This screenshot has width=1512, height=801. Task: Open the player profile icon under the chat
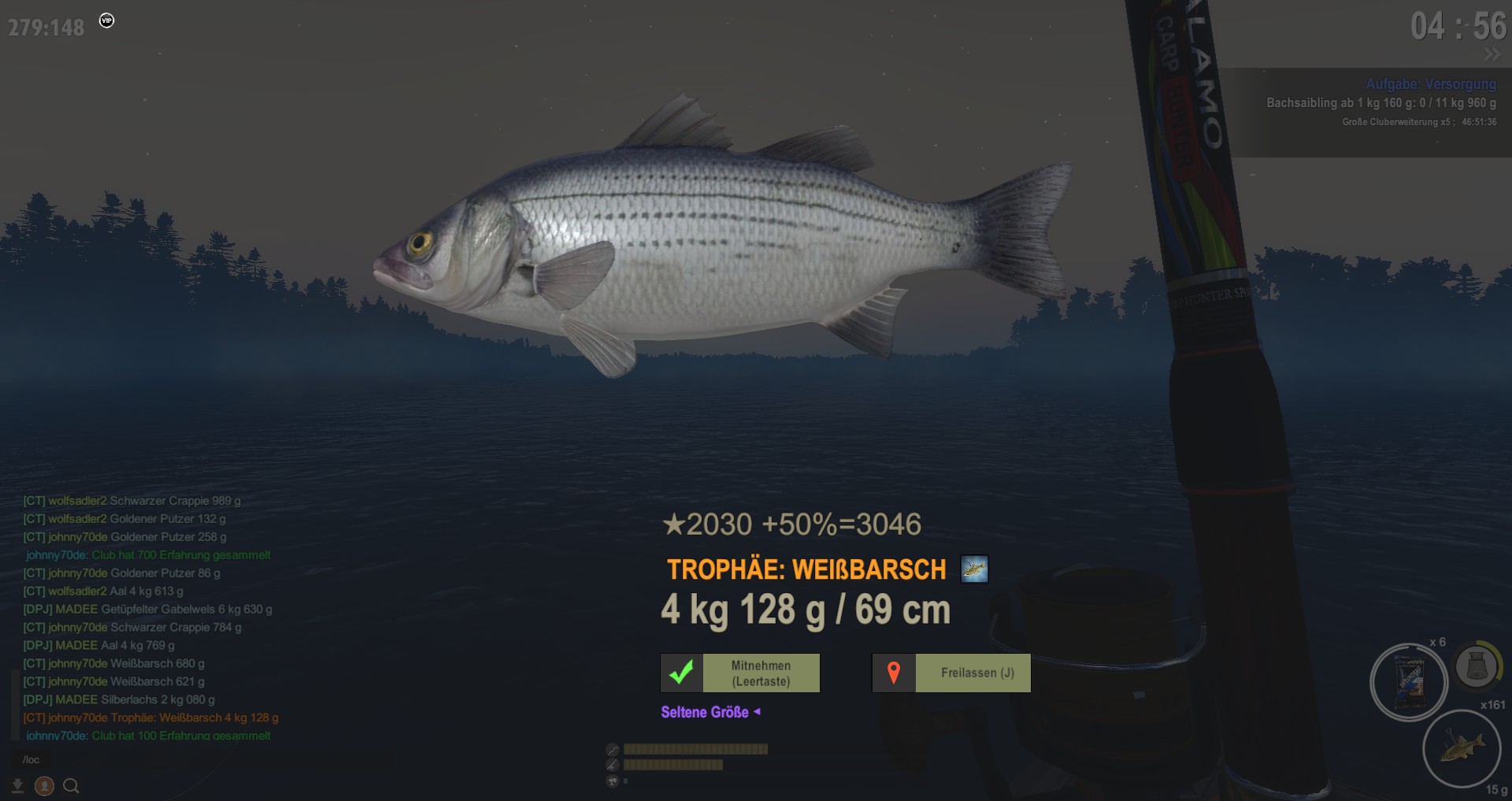coord(44,786)
